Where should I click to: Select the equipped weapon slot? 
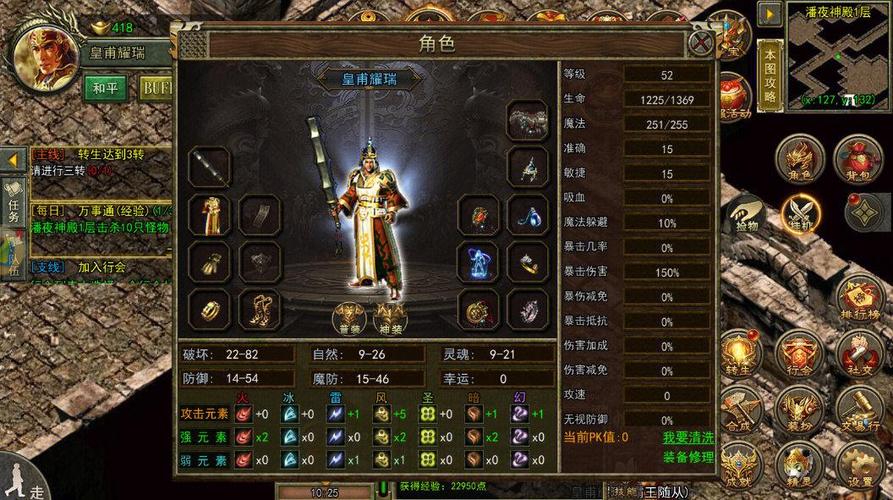210,167
